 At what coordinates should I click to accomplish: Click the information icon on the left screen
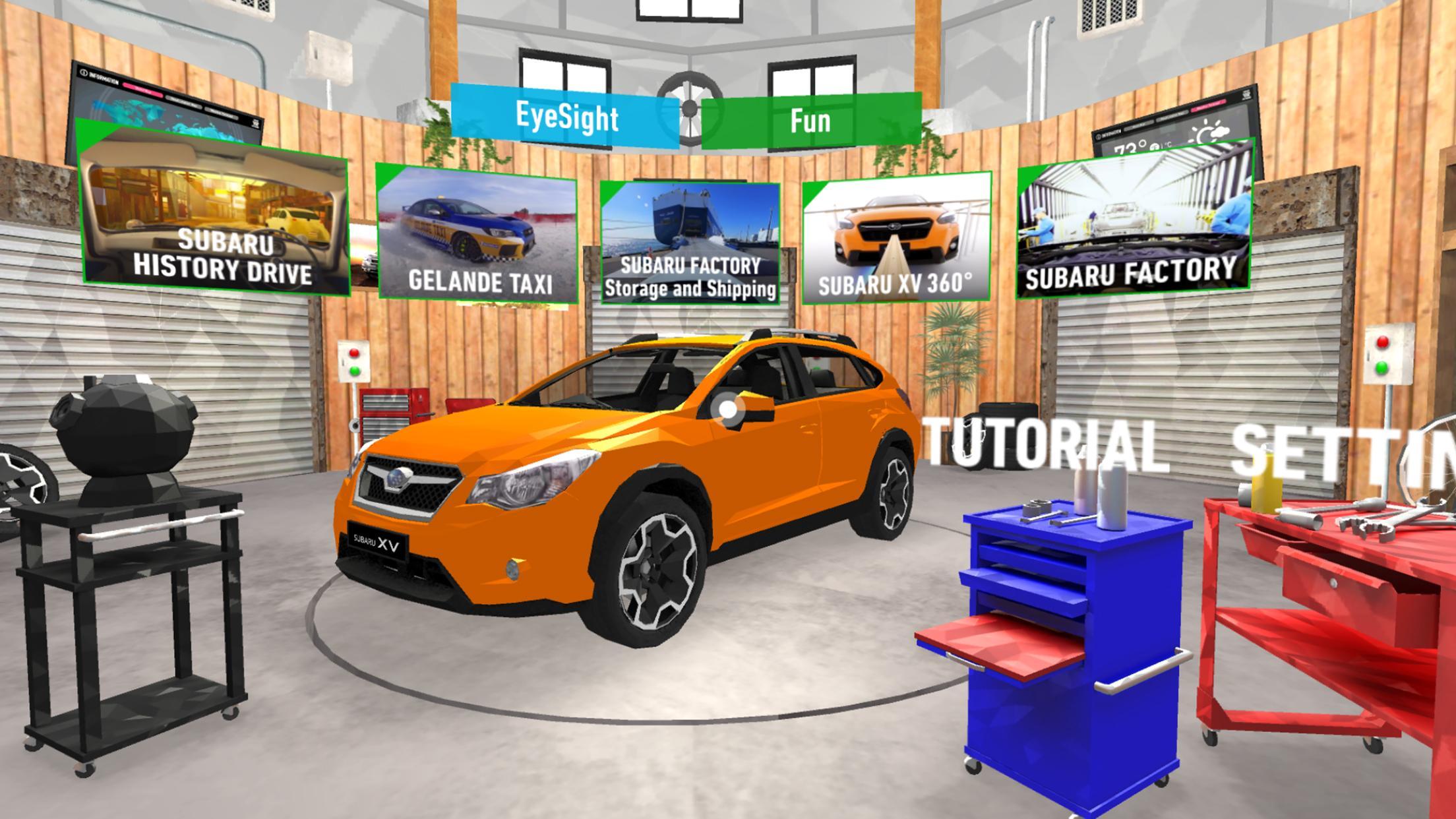point(84,73)
